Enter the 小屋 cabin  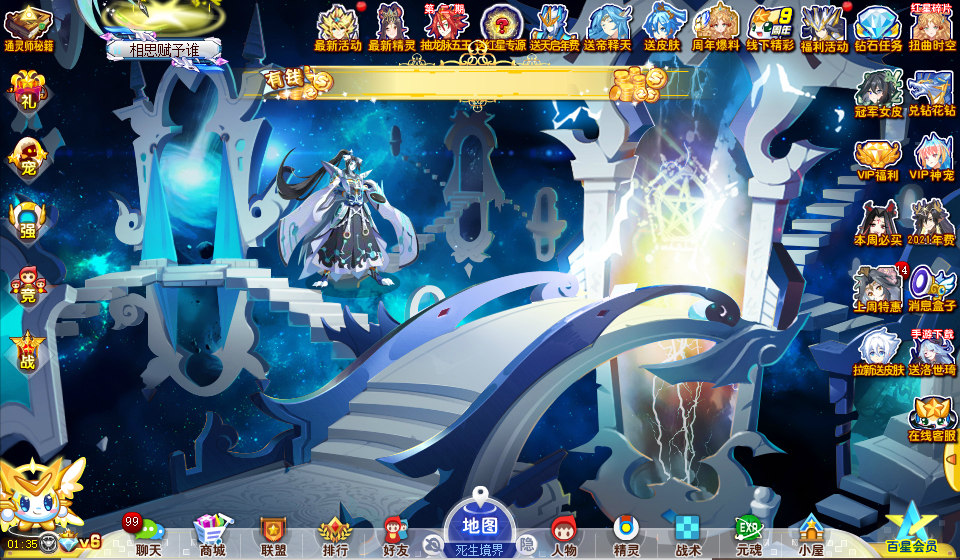click(x=810, y=534)
